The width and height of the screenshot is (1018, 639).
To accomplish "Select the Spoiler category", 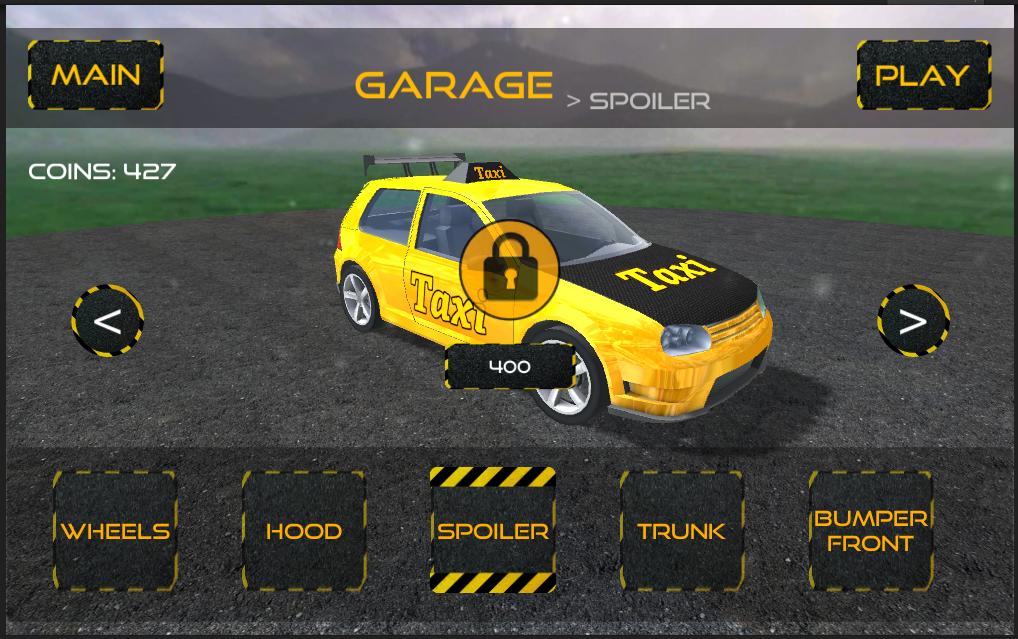I will pyautogui.click(x=493, y=531).
